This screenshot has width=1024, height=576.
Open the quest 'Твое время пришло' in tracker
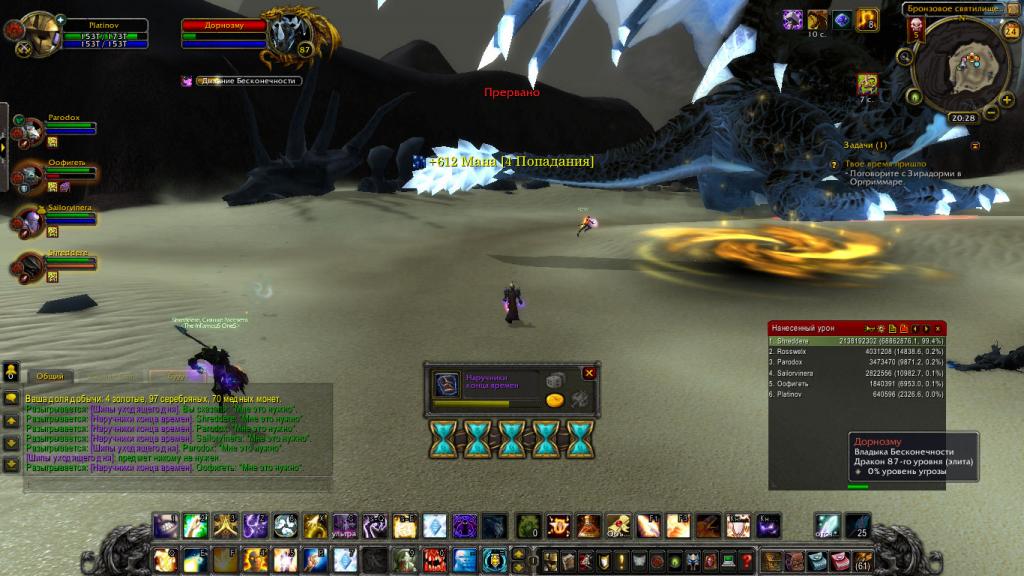point(885,163)
